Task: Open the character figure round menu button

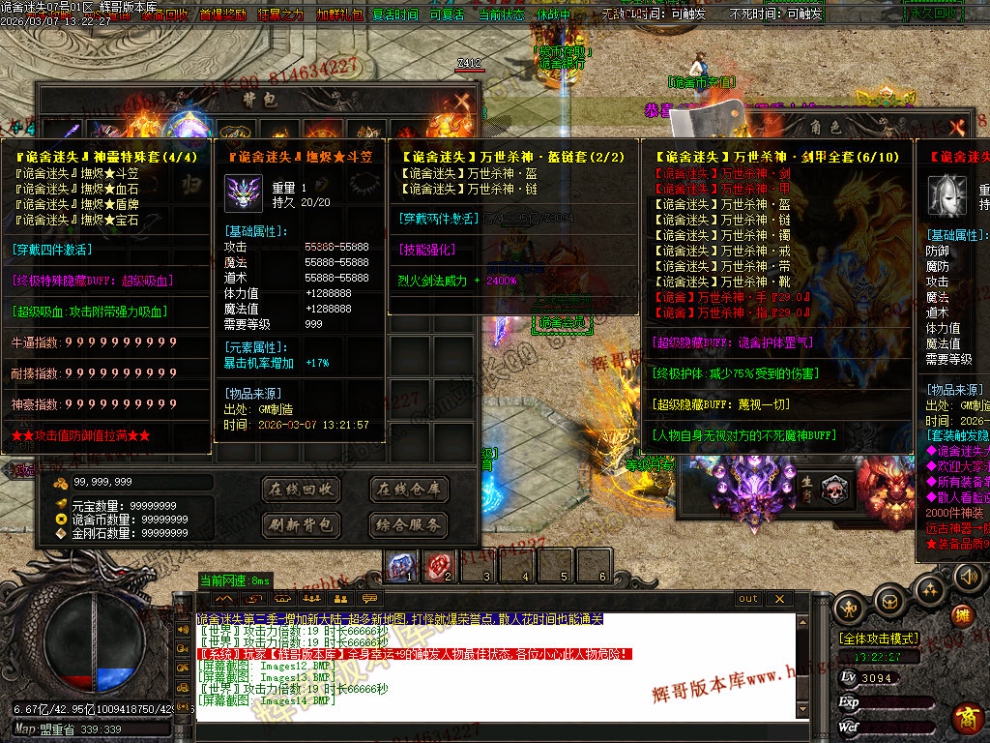Action: pyautogui.click(x=849, y=606)
